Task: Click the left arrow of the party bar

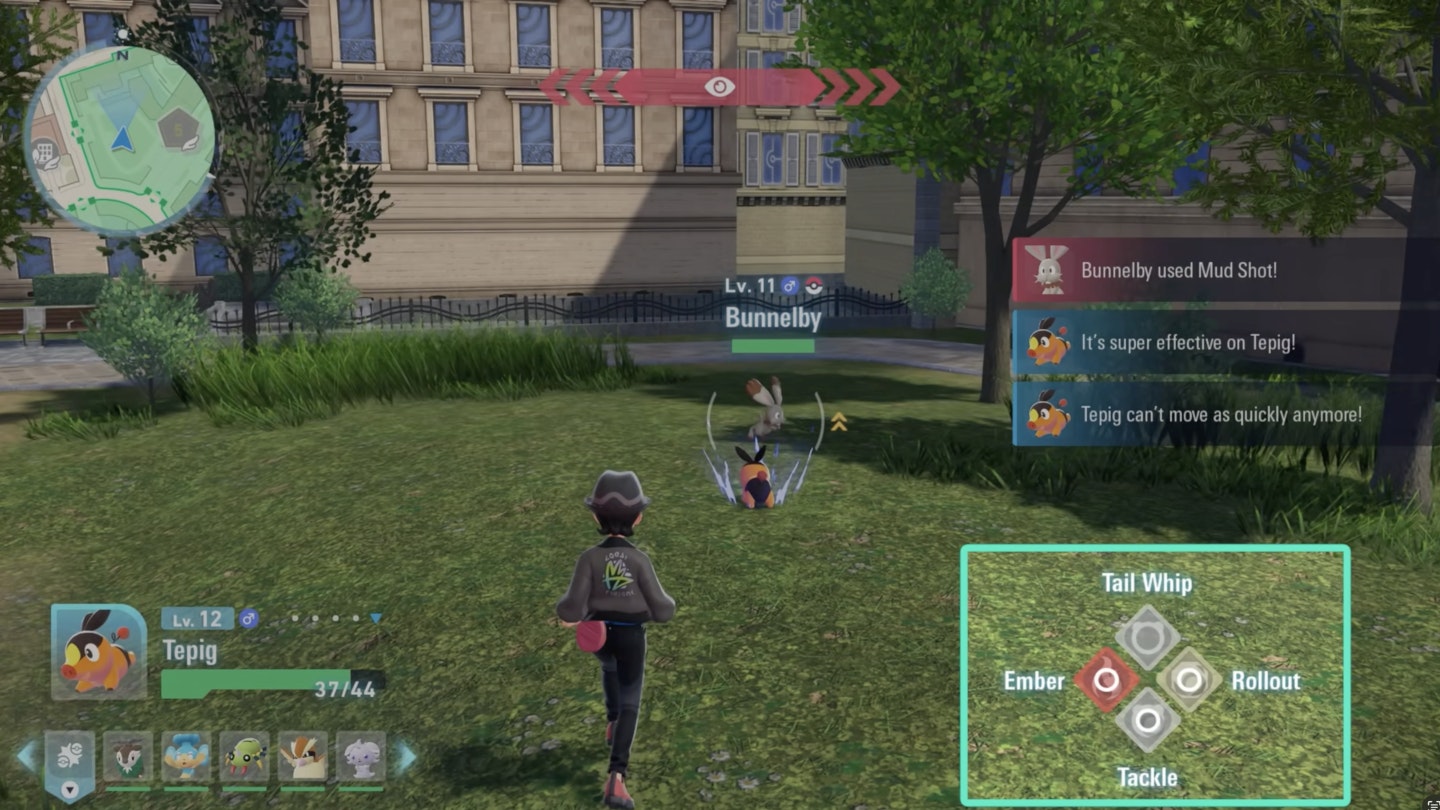Action: click(27, 757)
